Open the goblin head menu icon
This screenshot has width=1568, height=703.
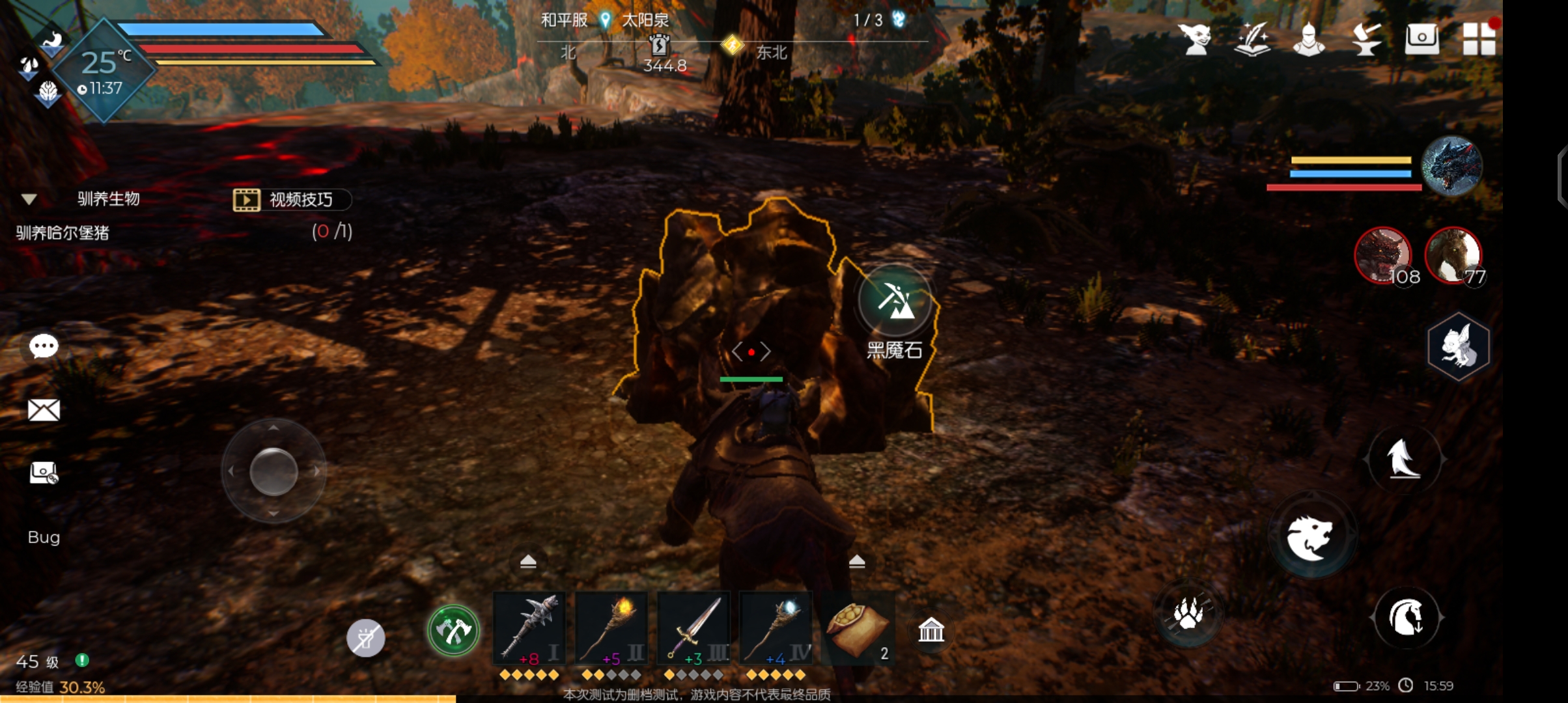[x=1196, y=39]
